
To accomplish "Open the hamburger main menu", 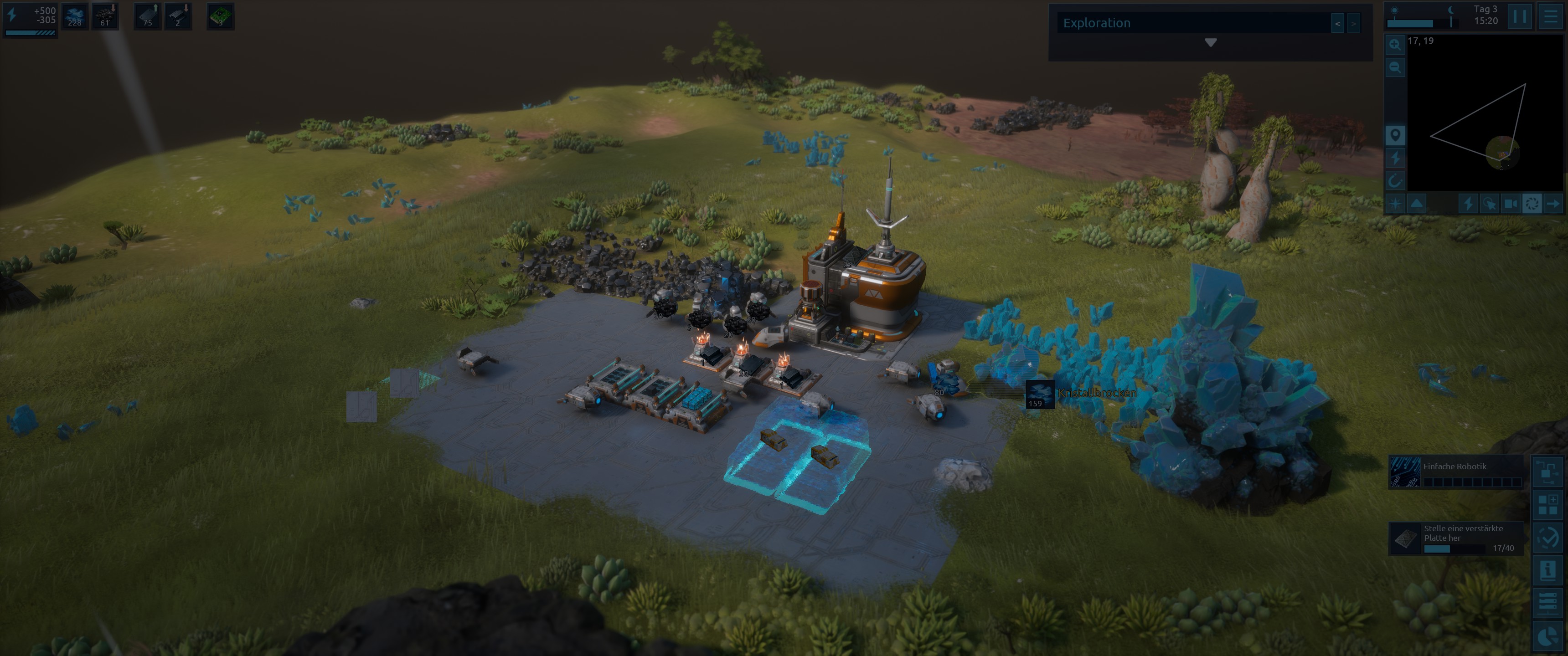I will [x=1550, y=16].
